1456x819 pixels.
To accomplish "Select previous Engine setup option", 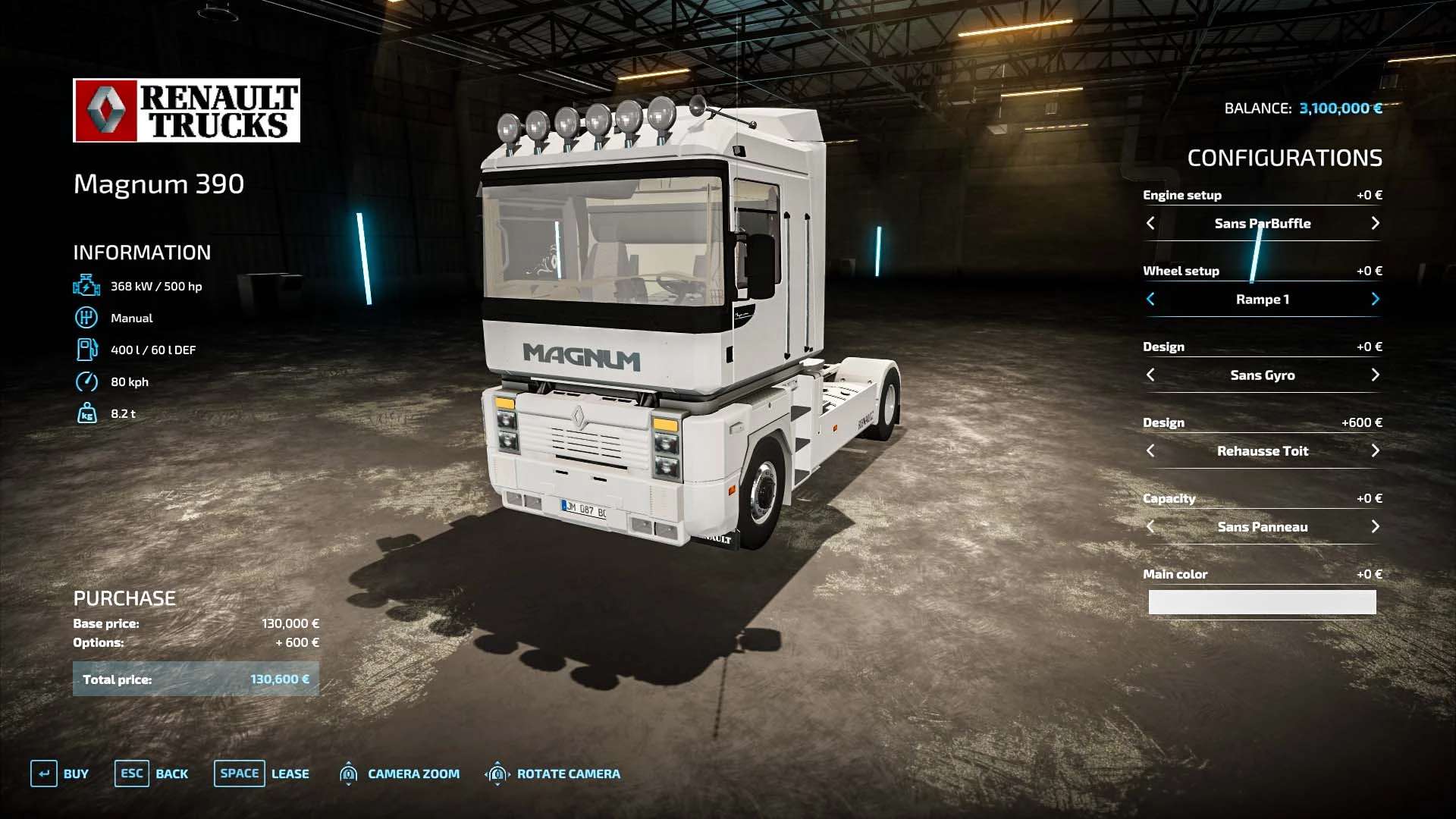I will coord(1150,223).
